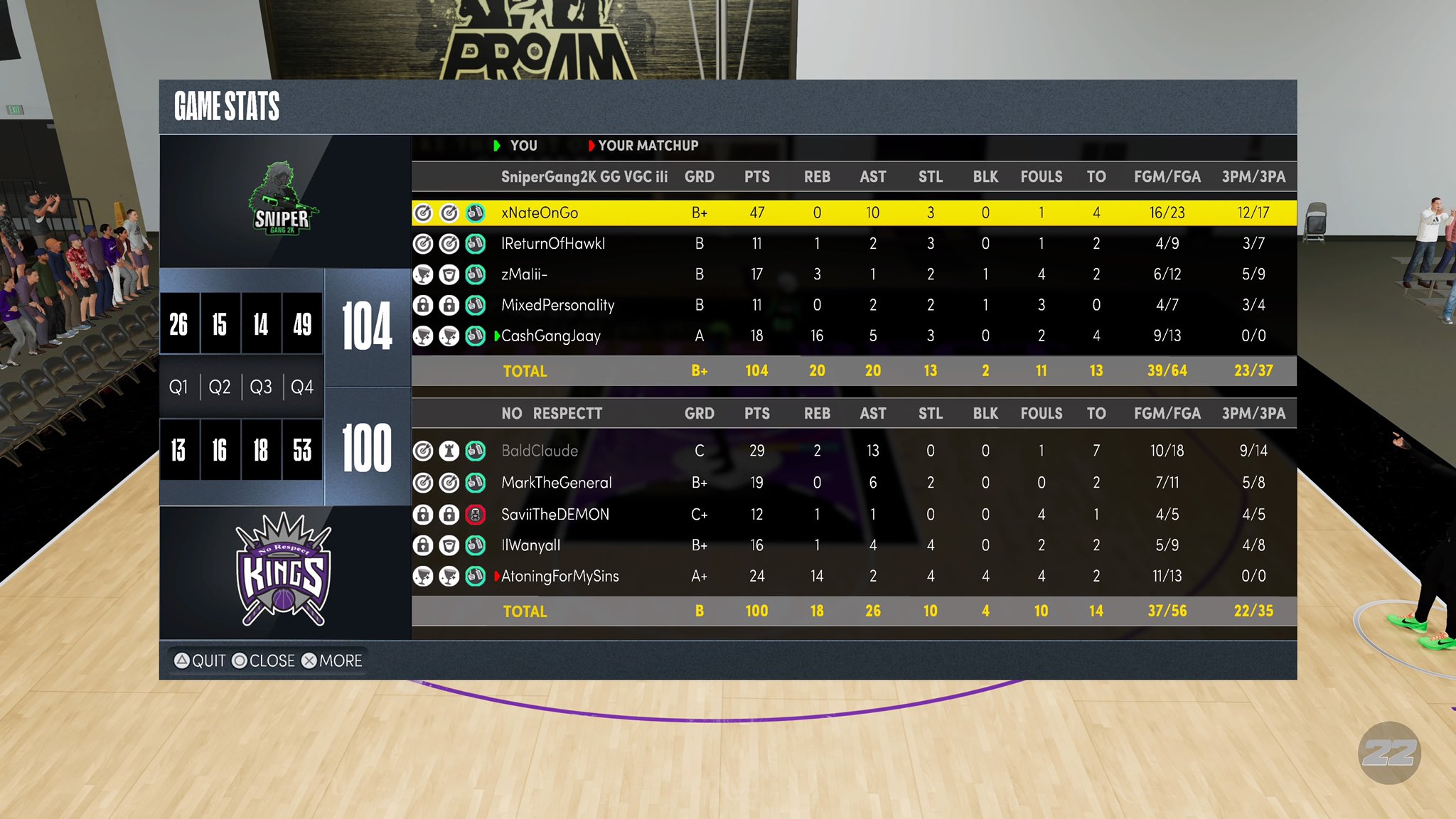Toggle the thumbs-up for MarkTheGeneral
This screenshot has width=1456, height=819.
pos(475,482)
